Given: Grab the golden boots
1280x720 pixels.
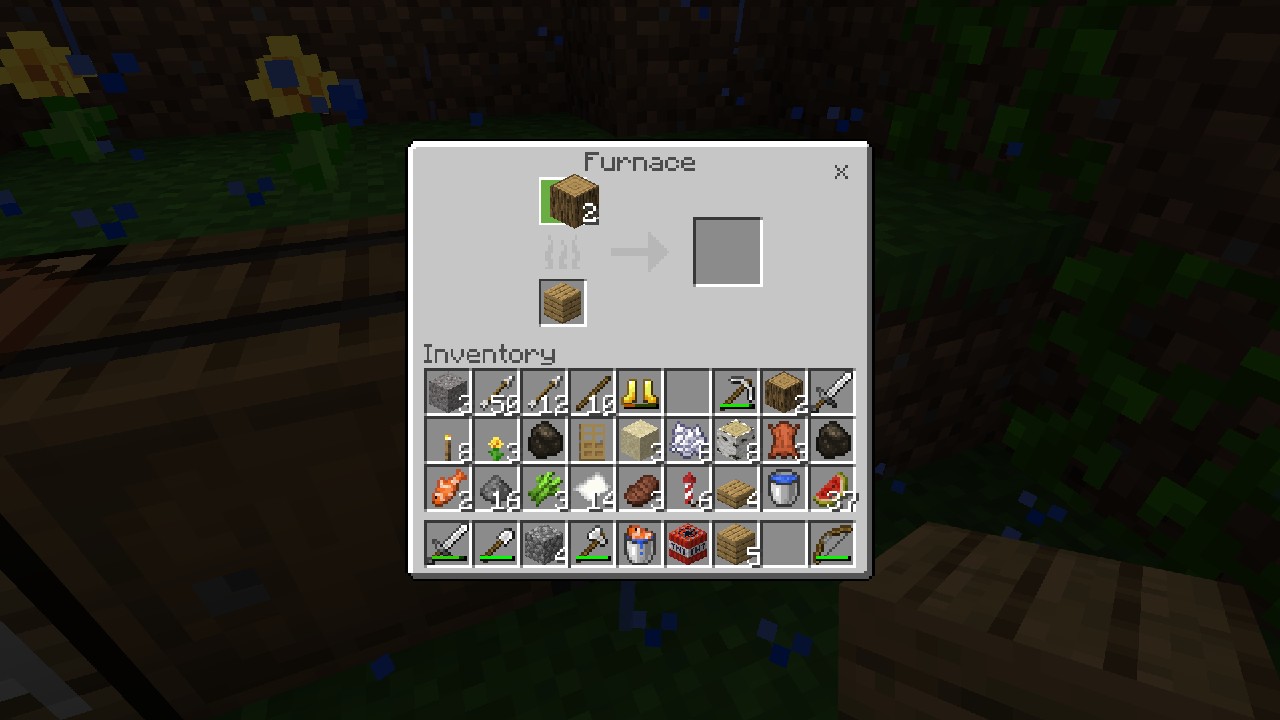Looking at the screenshot, I should point(639,392).
